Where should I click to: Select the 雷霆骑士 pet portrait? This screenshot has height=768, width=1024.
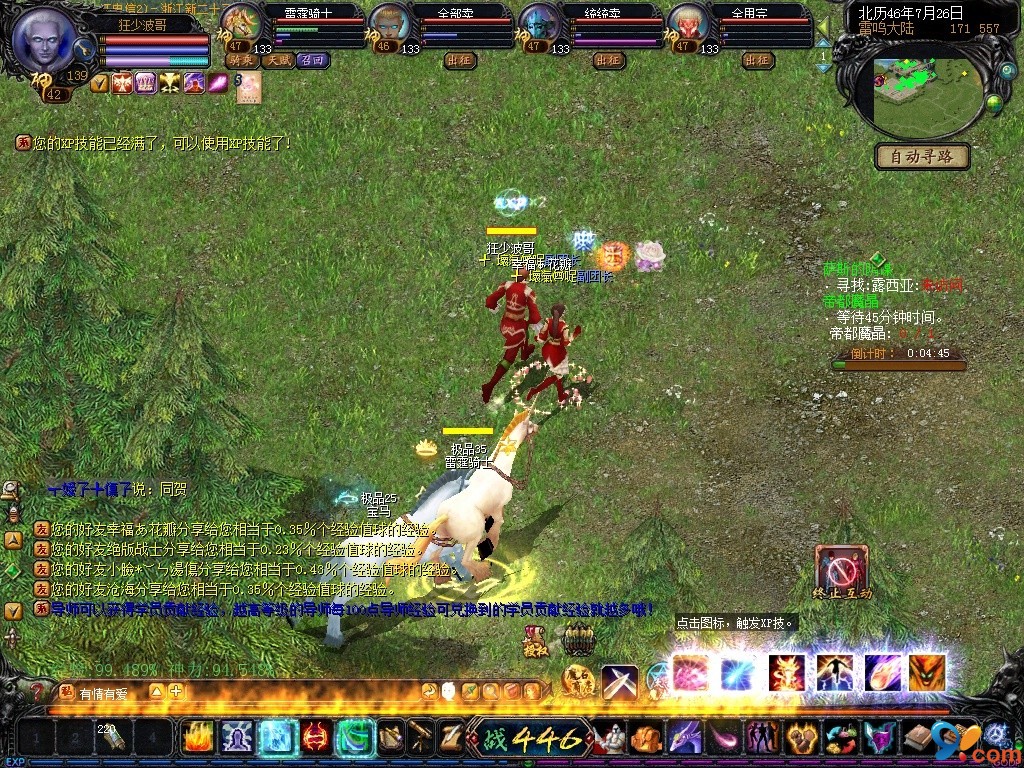click(240, 24)
